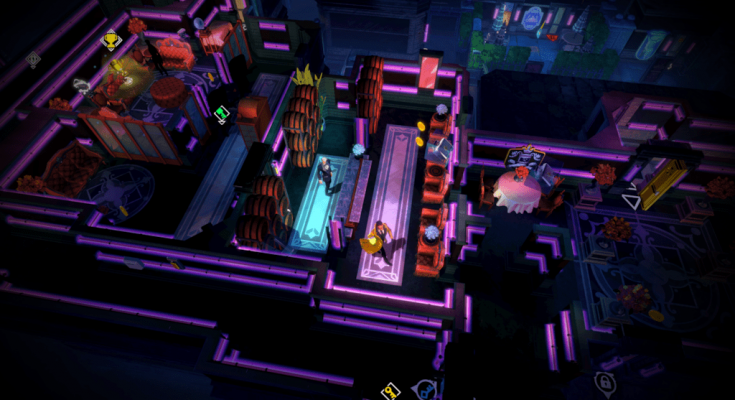Click the blue key marker
735x400 pixels.
pos(428,389)
